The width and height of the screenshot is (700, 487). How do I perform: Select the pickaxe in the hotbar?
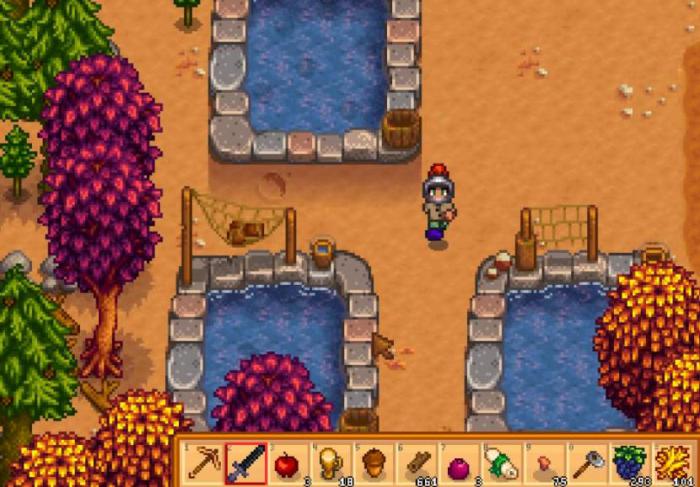pyautogui.click(x=204, y=462)
